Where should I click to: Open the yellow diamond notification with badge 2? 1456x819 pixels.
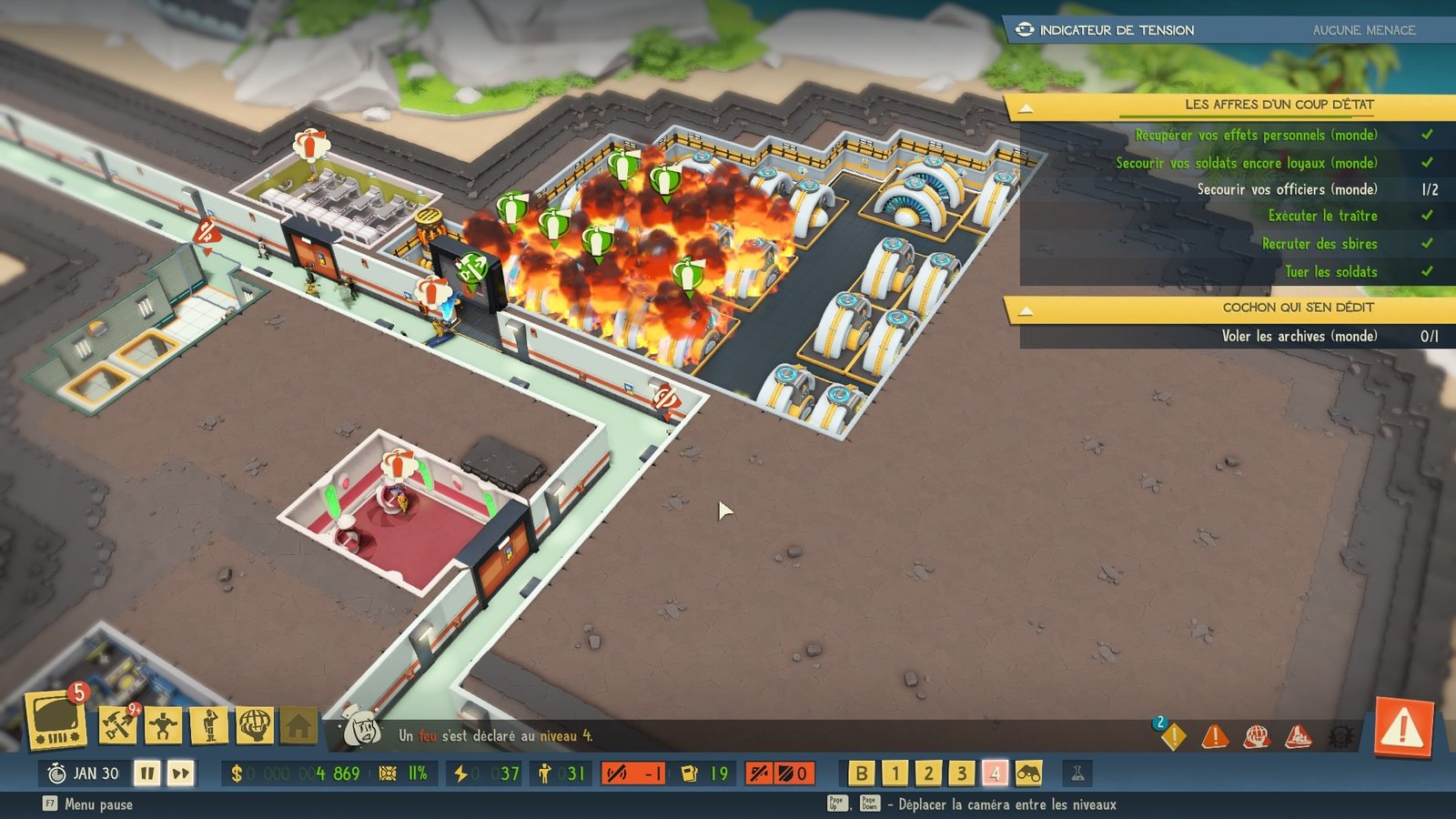(x=1173, y=735)
